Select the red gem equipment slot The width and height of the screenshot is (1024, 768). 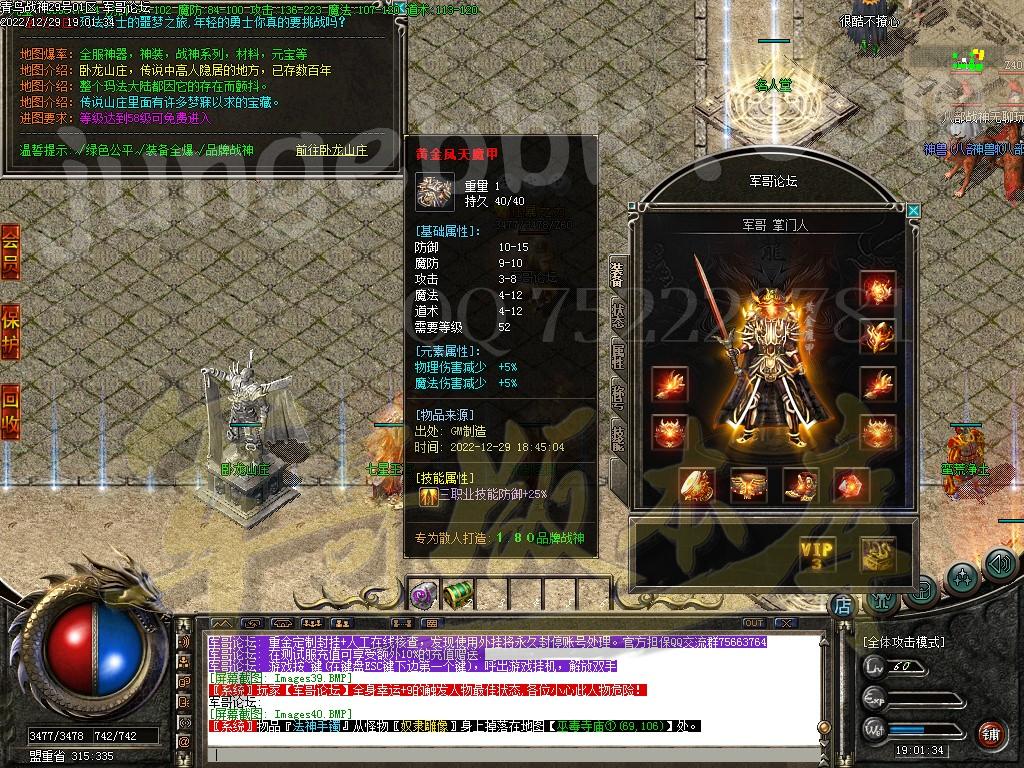pyautogui.click(x=852, y=485)
